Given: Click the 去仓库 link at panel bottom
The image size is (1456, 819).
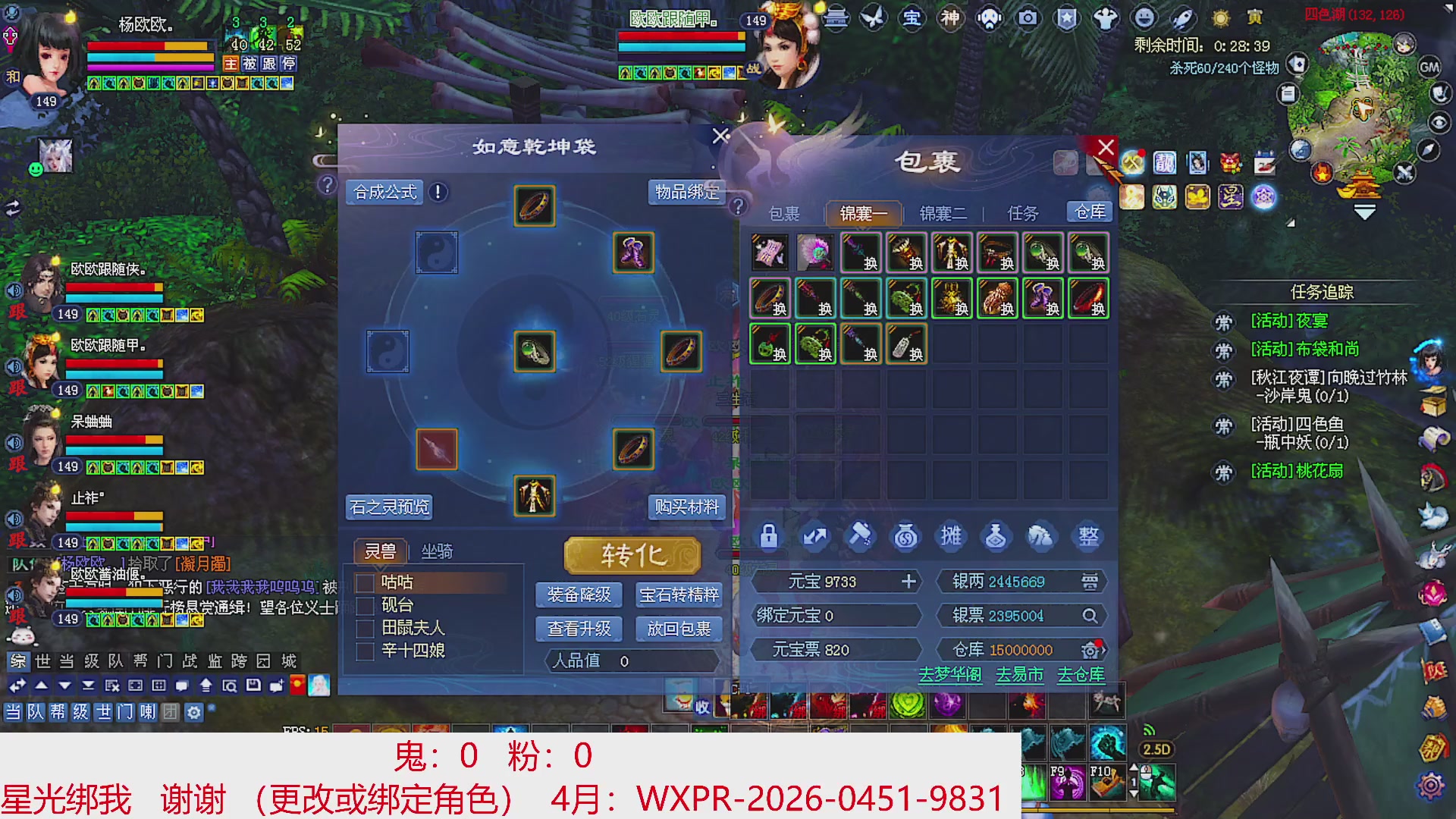Looking at the screenshot, I should 1080,675.
